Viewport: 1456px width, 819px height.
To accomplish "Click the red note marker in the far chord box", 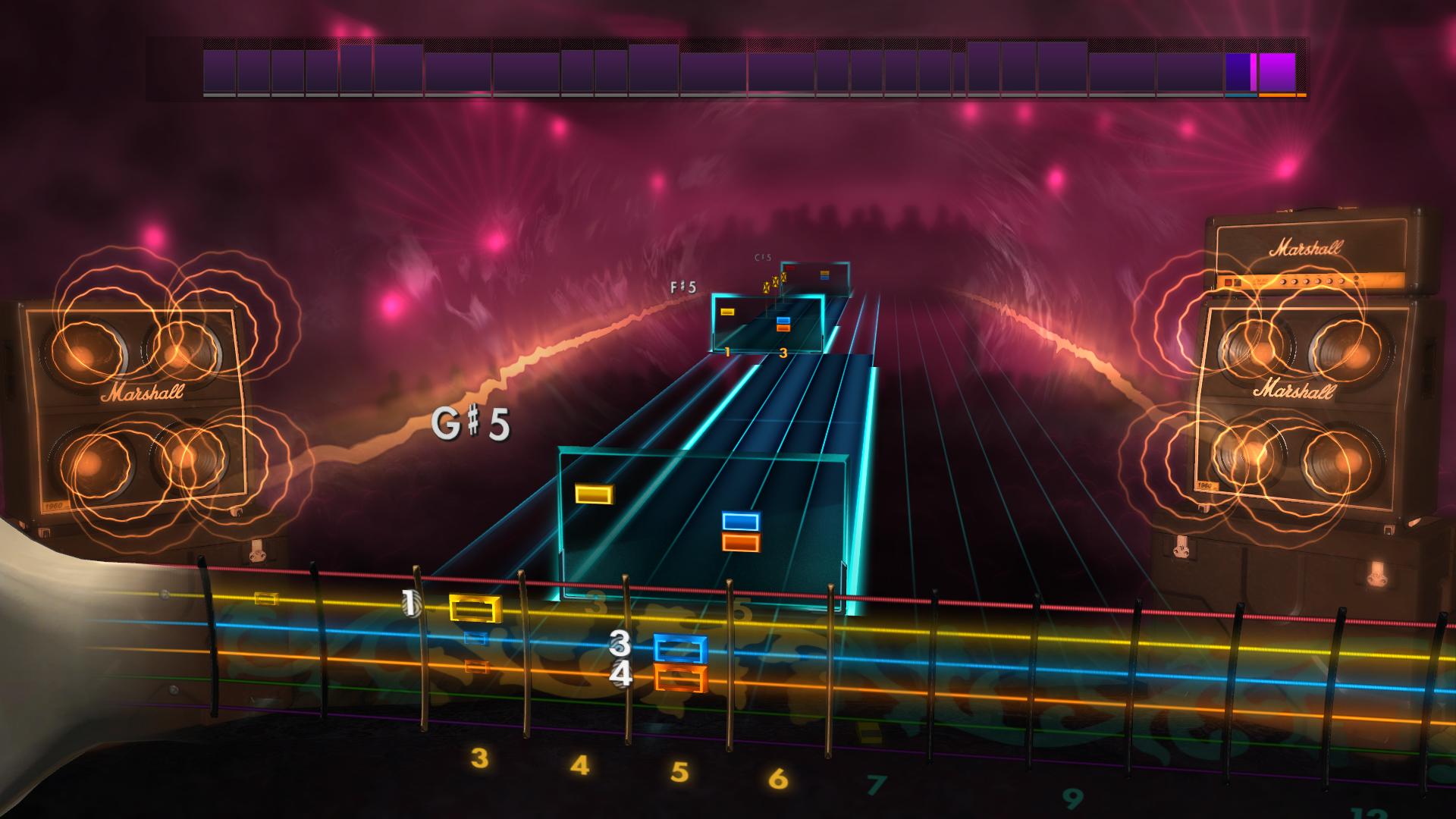I will pos(791,267).
